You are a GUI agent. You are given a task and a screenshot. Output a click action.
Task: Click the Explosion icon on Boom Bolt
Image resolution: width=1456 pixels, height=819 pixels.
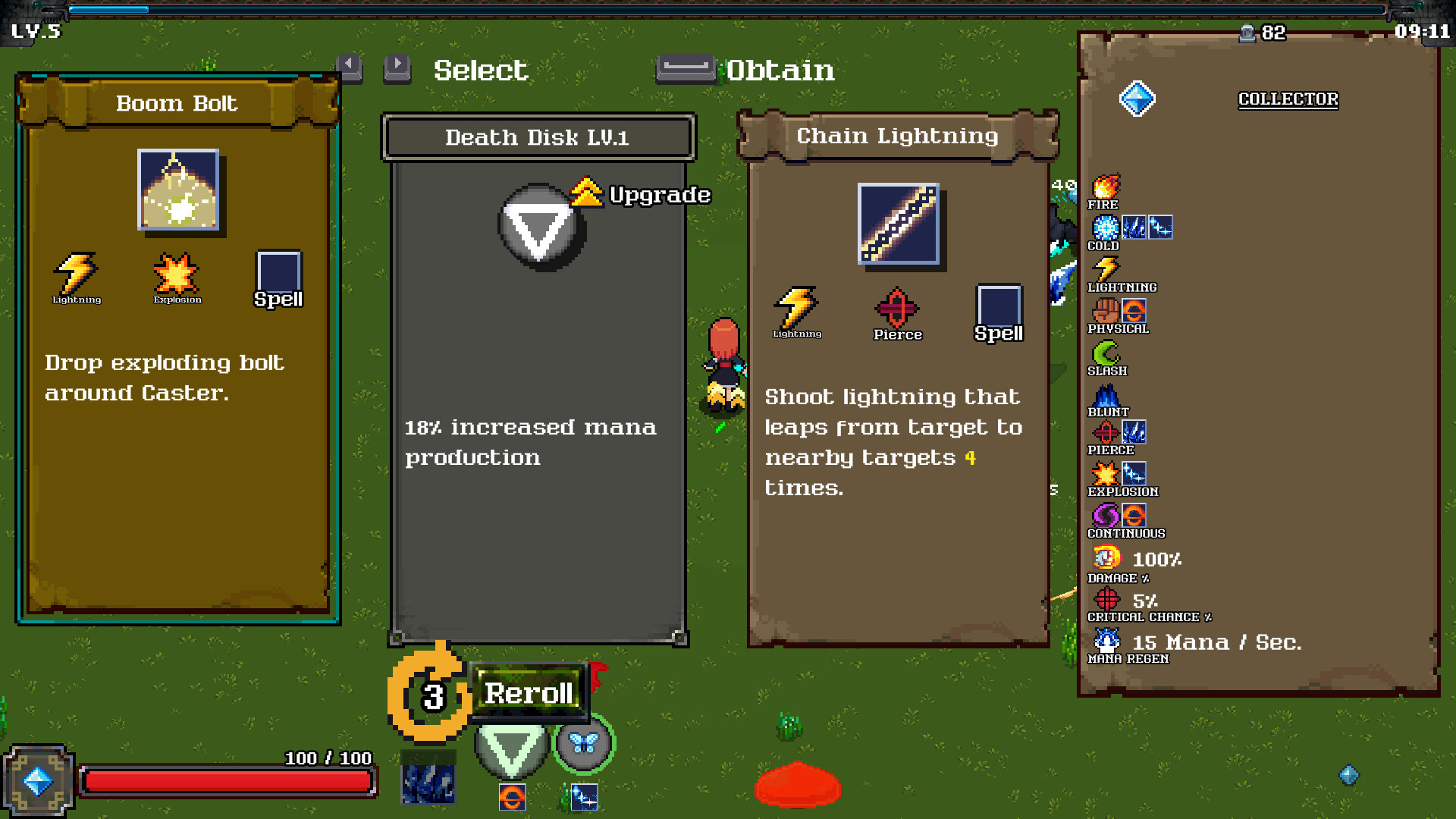pyautogui.click(x=177, y=275)
